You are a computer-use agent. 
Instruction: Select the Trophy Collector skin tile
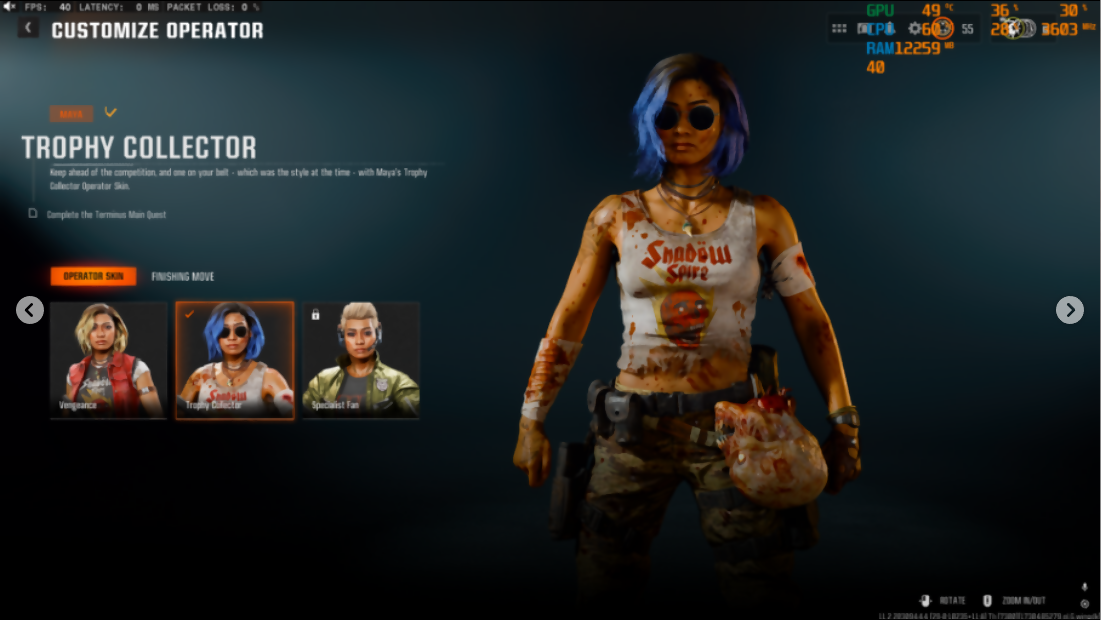[x=235, y=360]
